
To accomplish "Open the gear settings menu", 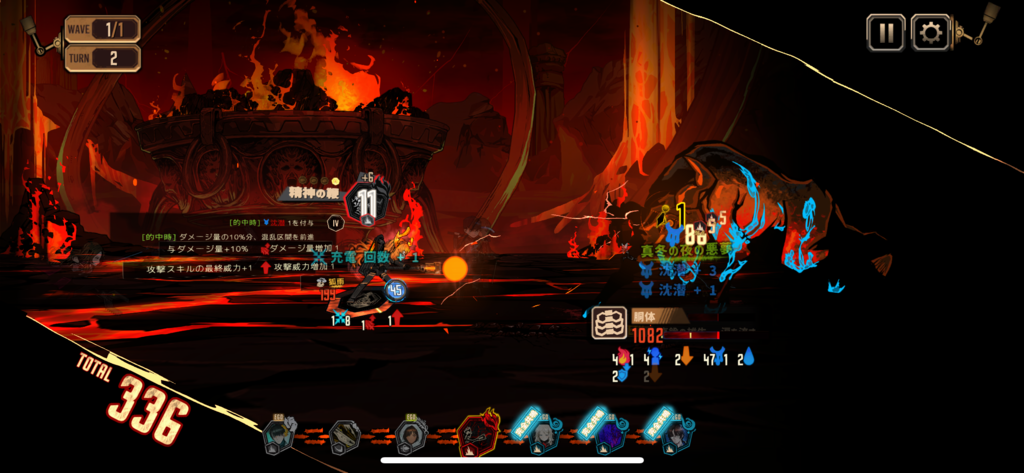I will (931, 33).
